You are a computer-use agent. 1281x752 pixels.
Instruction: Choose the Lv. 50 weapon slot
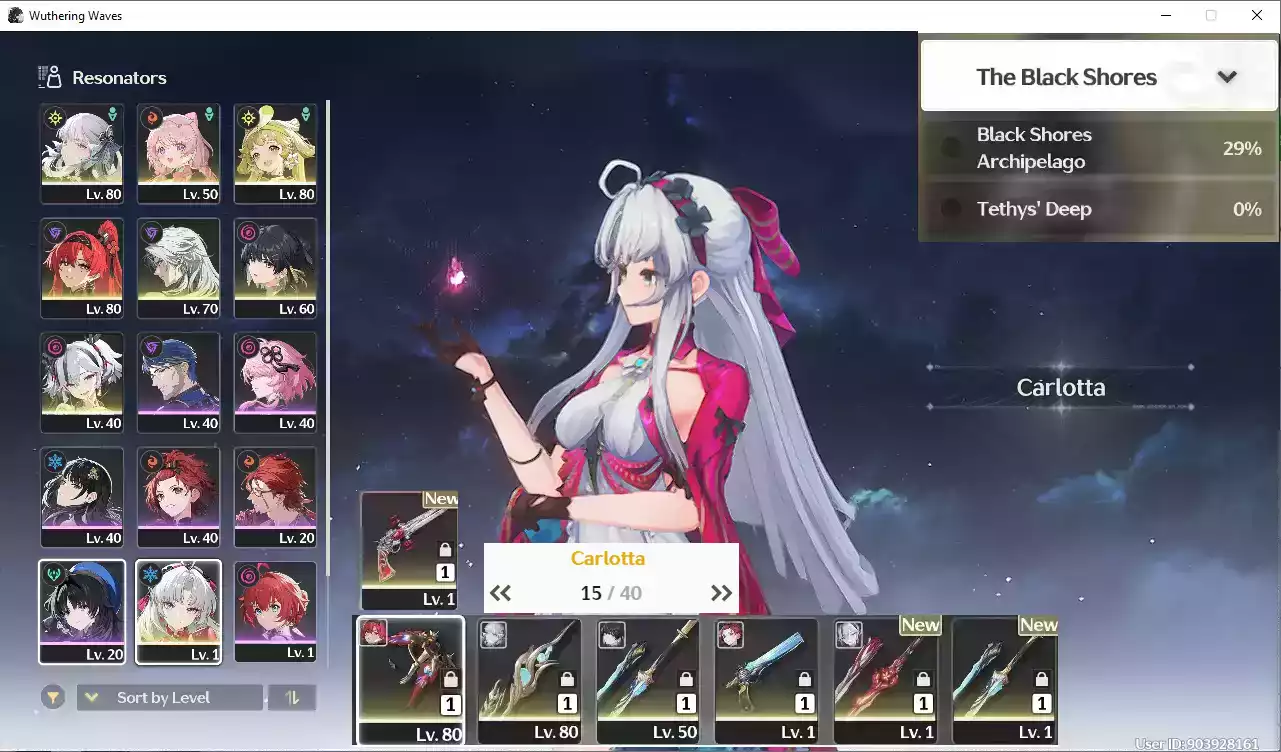coord(645,680)
